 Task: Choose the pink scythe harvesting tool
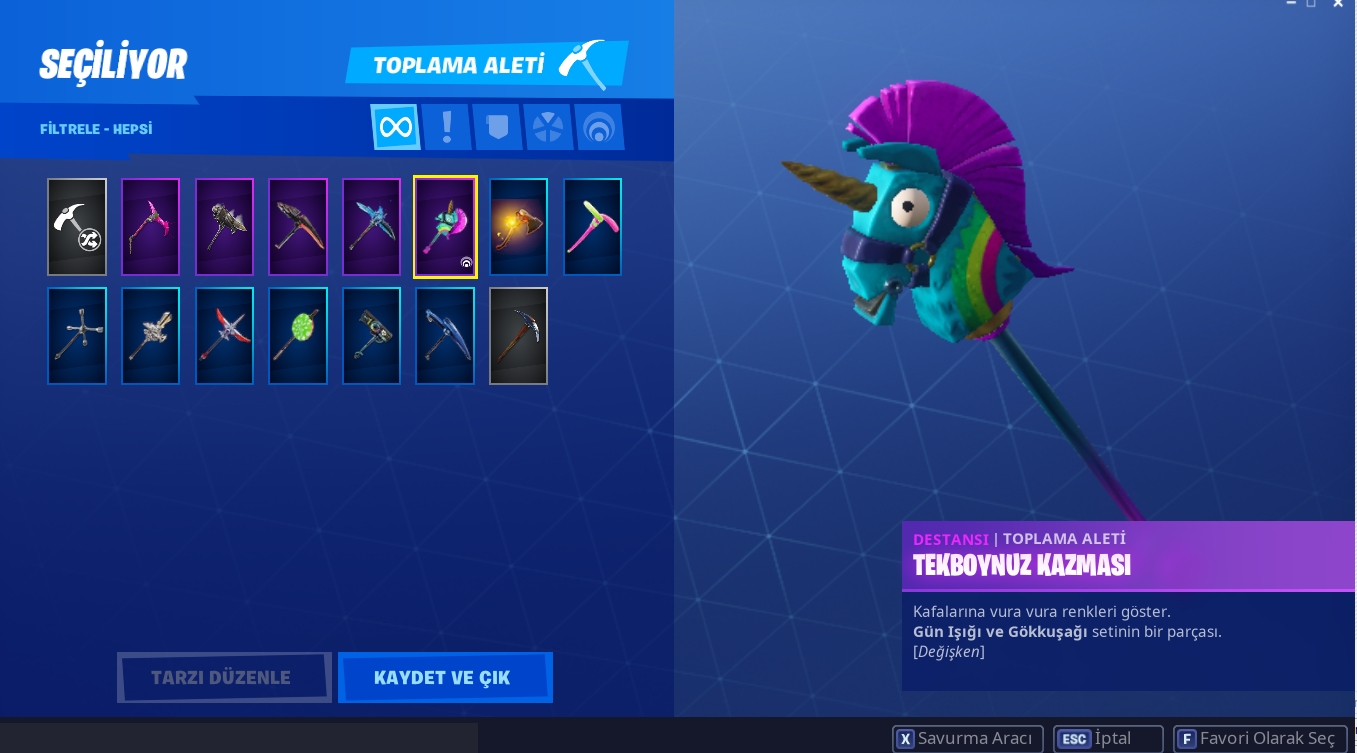tap(150, 227)
